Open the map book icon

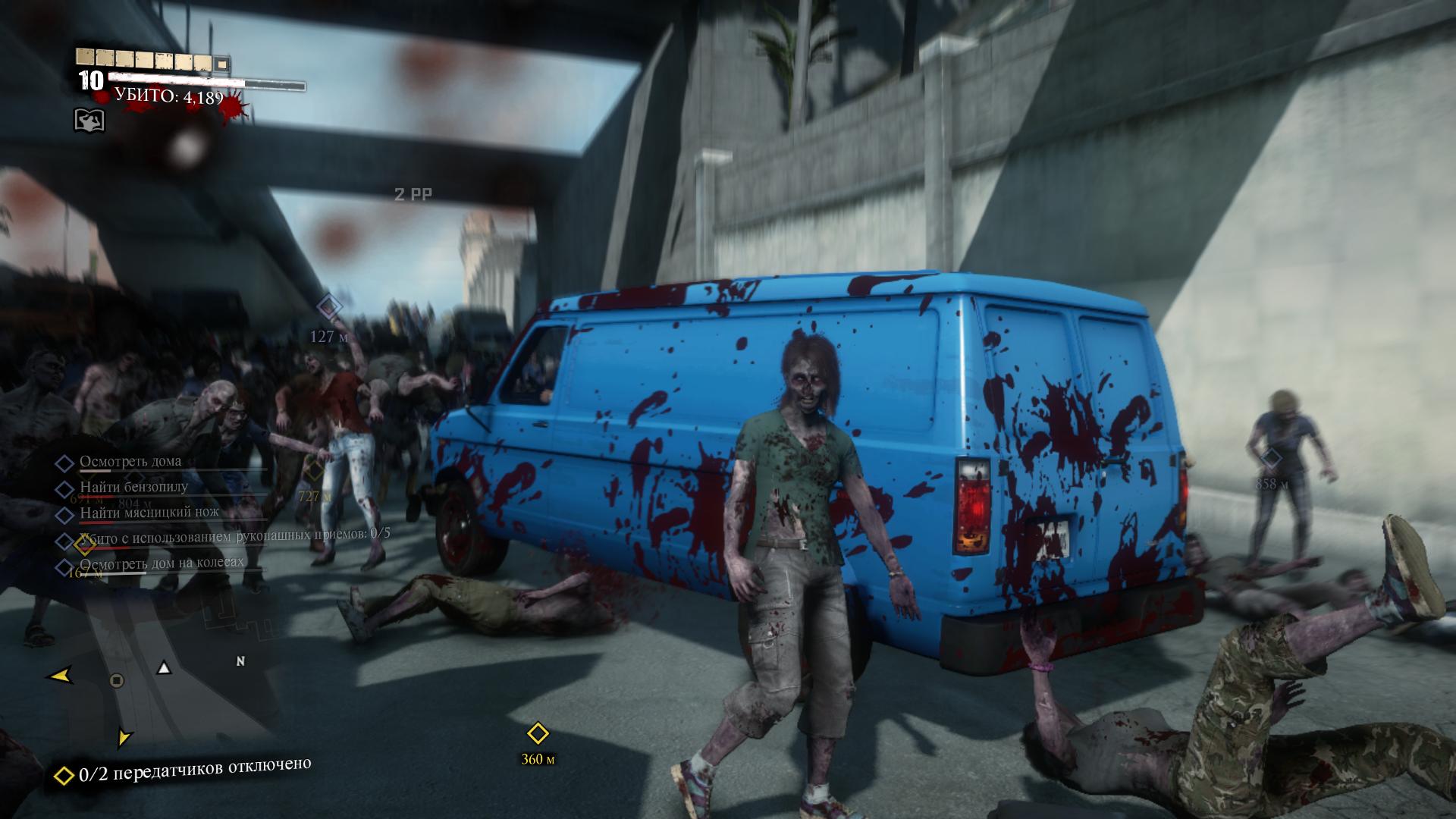tap(89, 120)
